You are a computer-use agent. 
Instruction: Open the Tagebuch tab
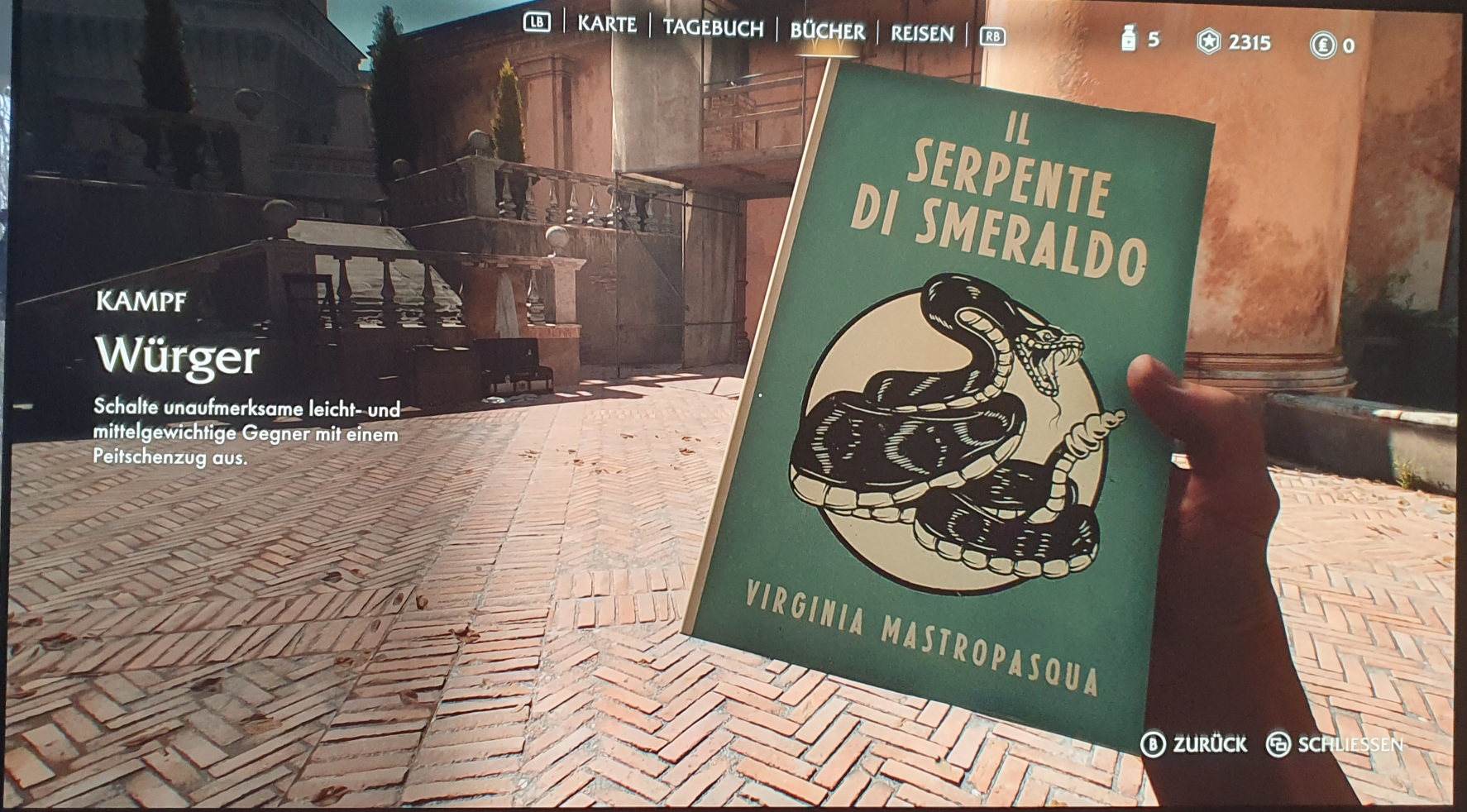pyautogui.click(x=713, y=29)
